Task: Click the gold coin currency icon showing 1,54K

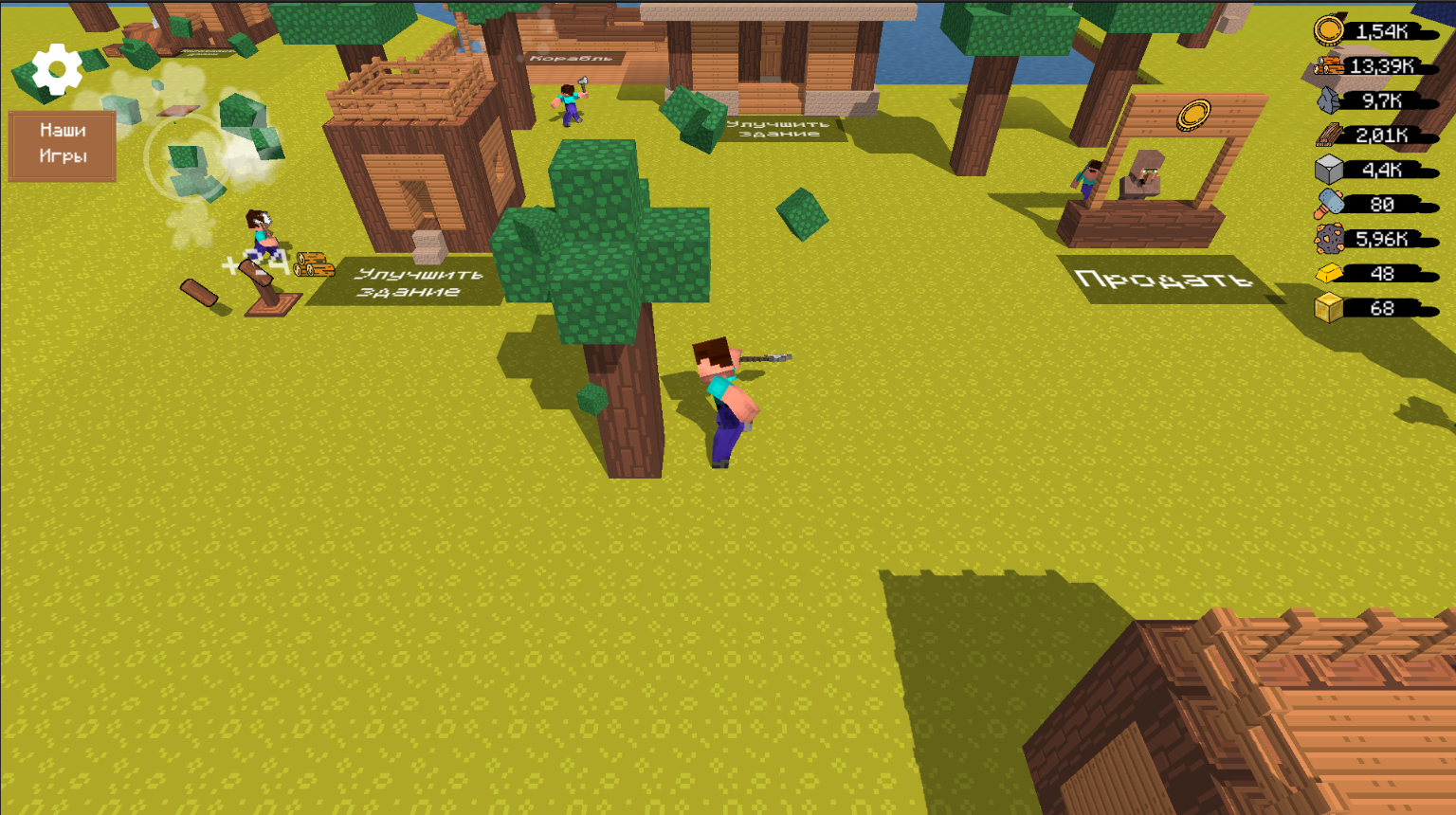Action: click(x=1331, y=30)
